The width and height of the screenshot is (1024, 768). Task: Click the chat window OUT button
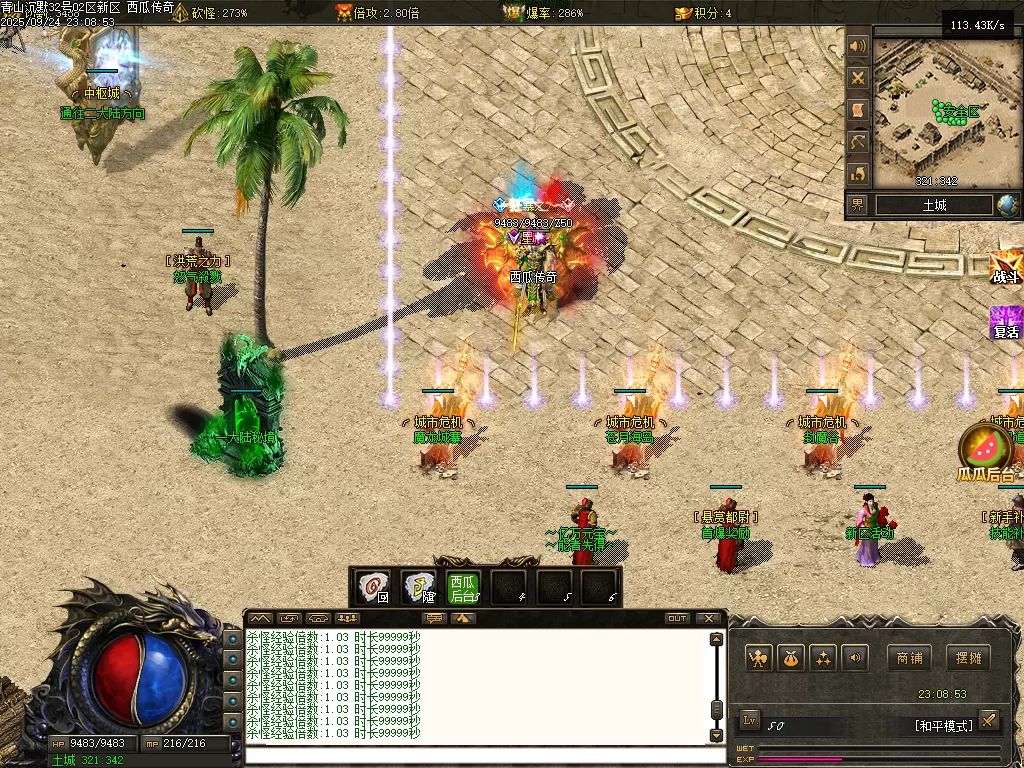(x=677, y=618)
